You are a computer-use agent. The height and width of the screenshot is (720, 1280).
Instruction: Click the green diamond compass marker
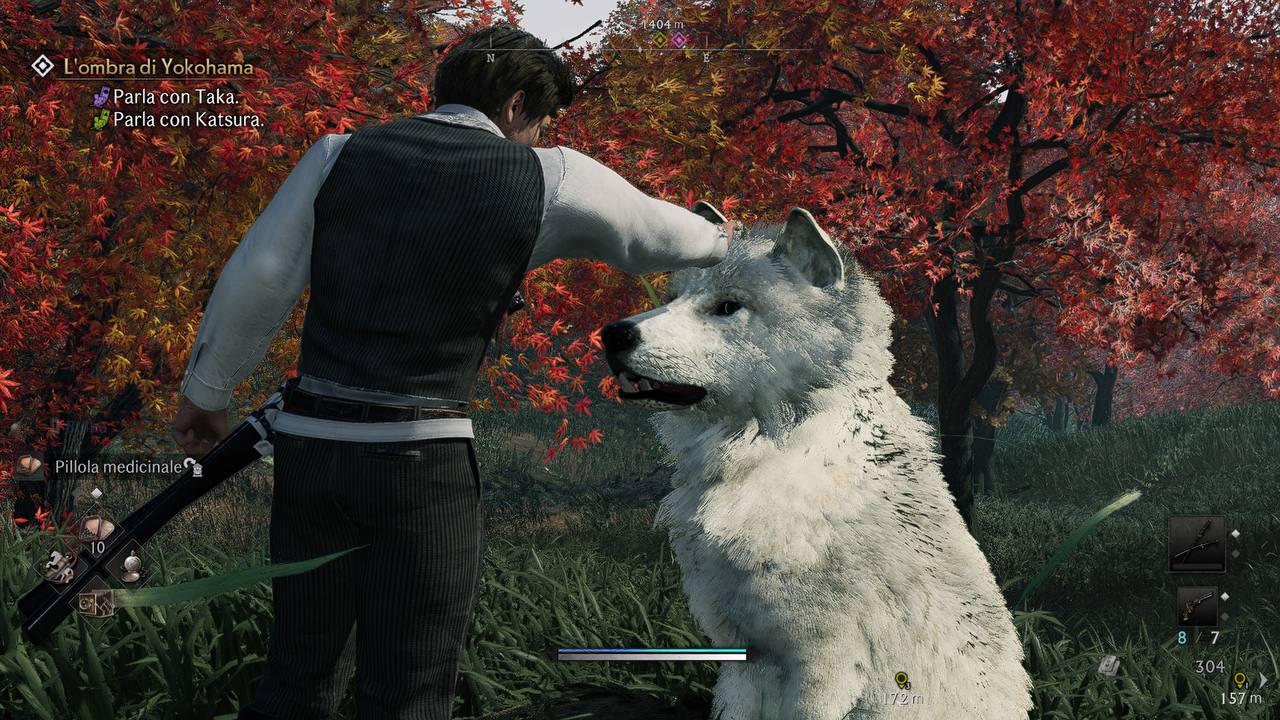tap(660, 40)
